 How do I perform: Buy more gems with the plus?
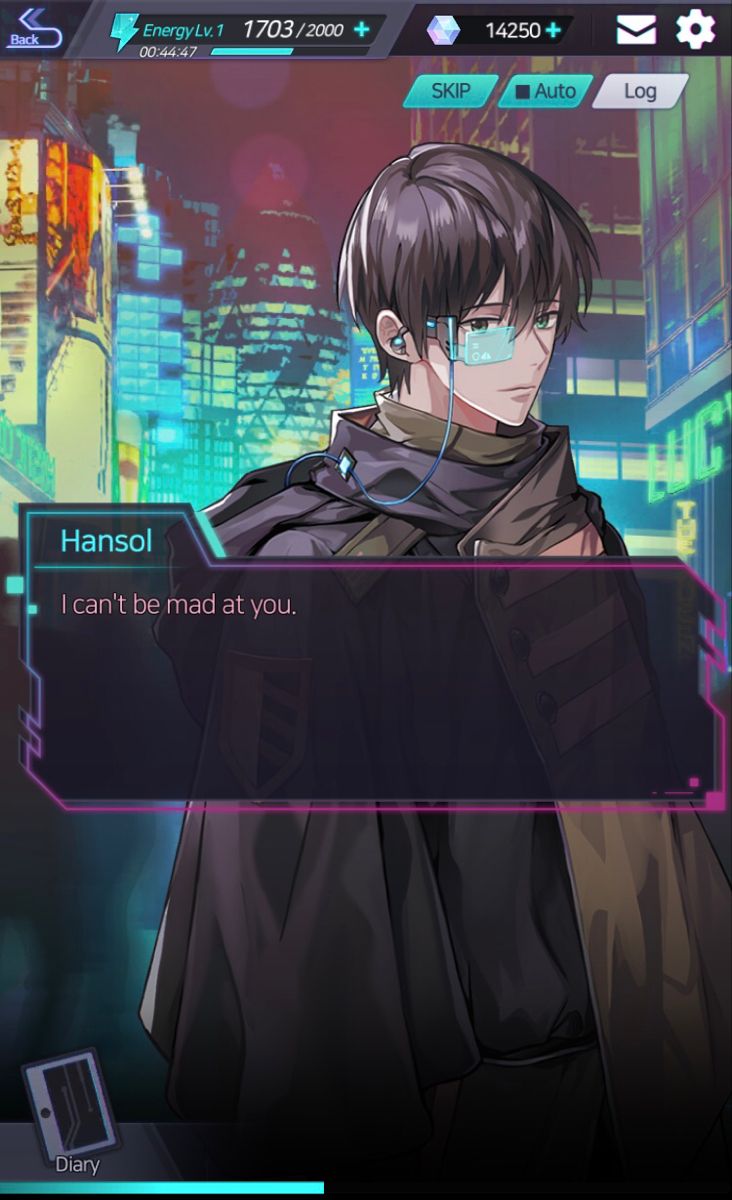pos(552,30)
